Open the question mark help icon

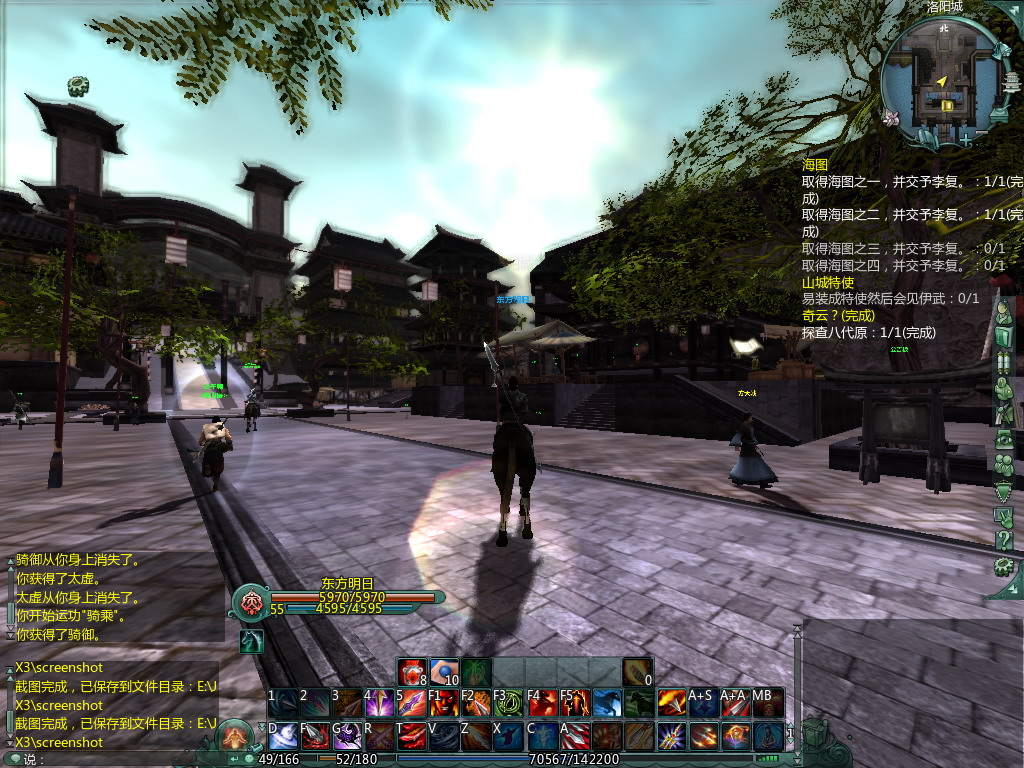[1005, 541]
